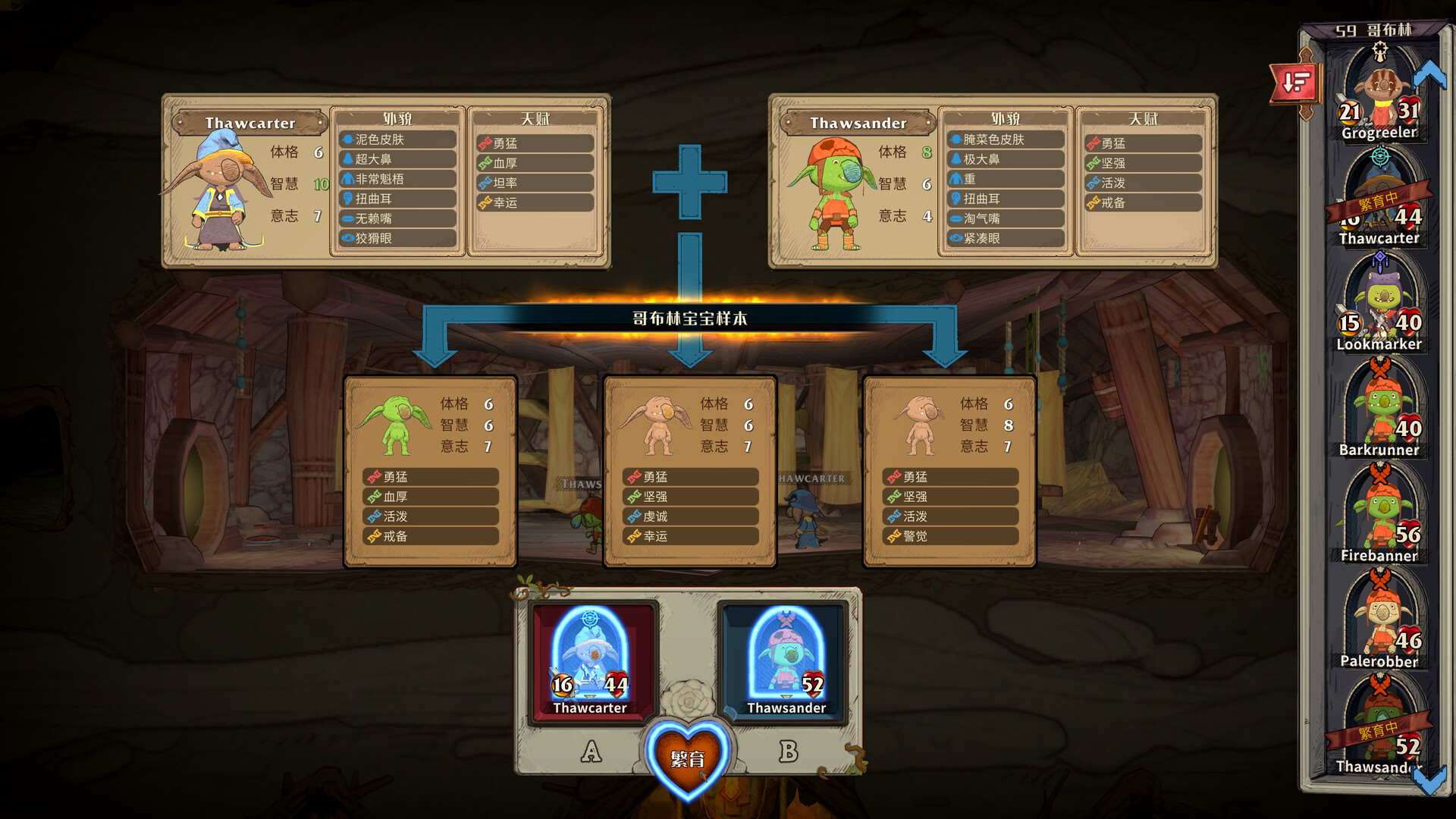Select Thawsander portrait in the roster list
Image resolution: width=1456 pixels, height=819 pixels.
click(x=1379, y=730)
